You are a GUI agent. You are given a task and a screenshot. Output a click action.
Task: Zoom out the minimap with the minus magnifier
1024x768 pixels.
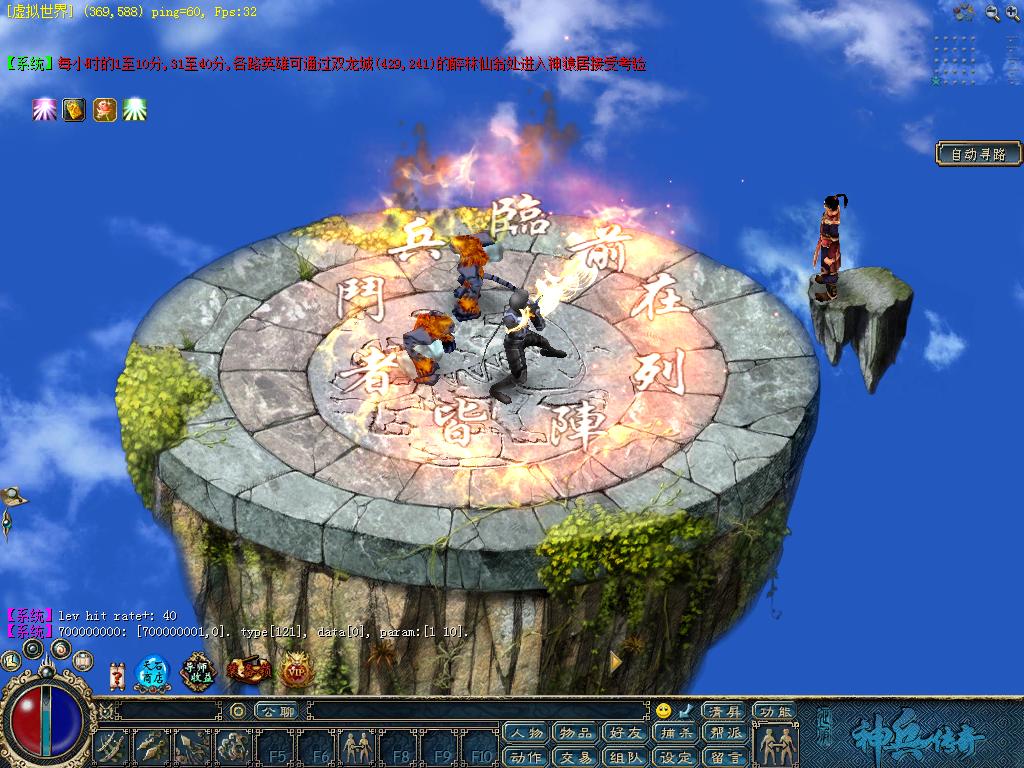pyautogui.click(x=992, y=13)
